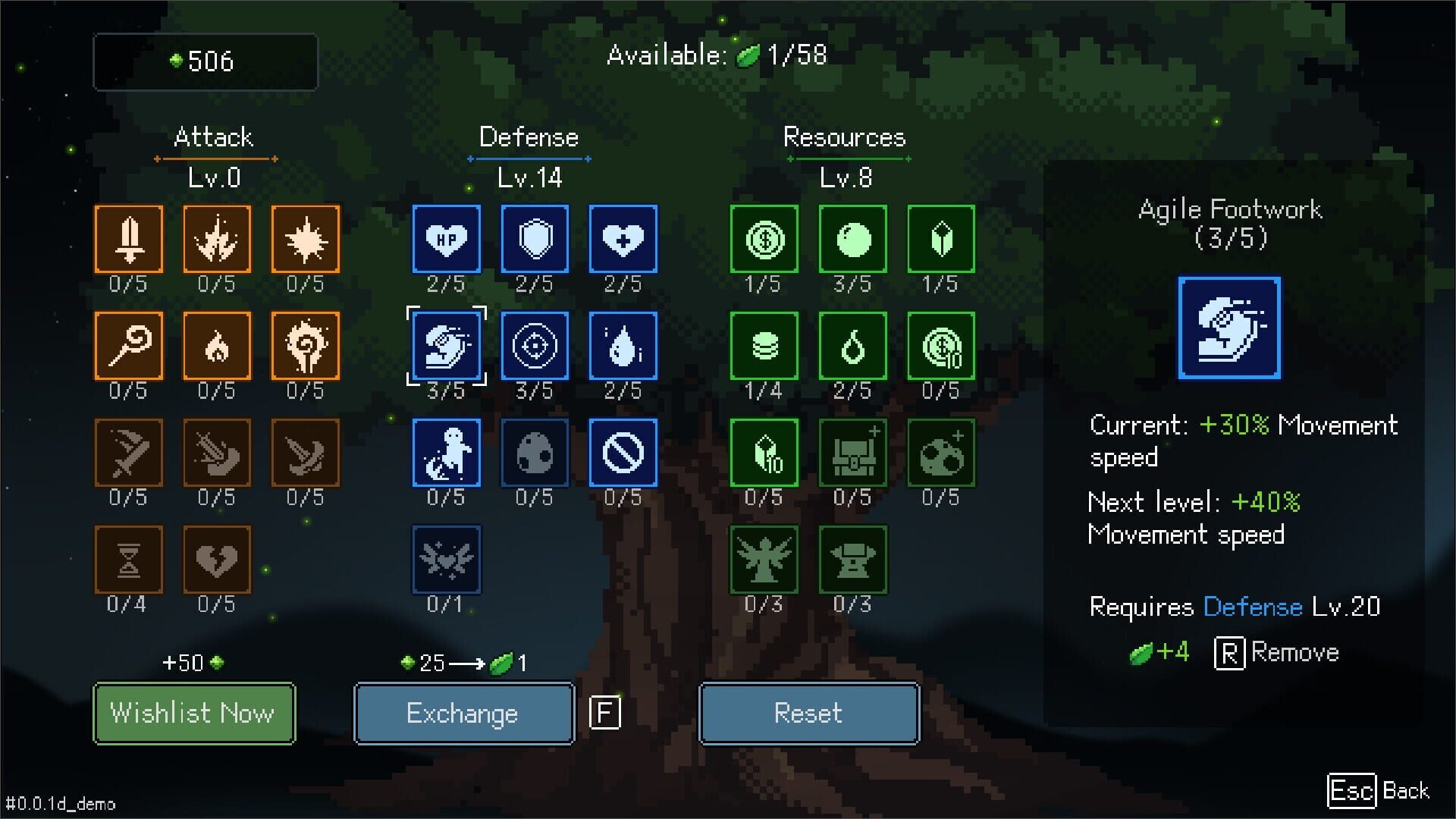Click the hourglass skill in the Attack tree
The width and height of the screenshot is (1456, 819).
(x=128, y=559)
